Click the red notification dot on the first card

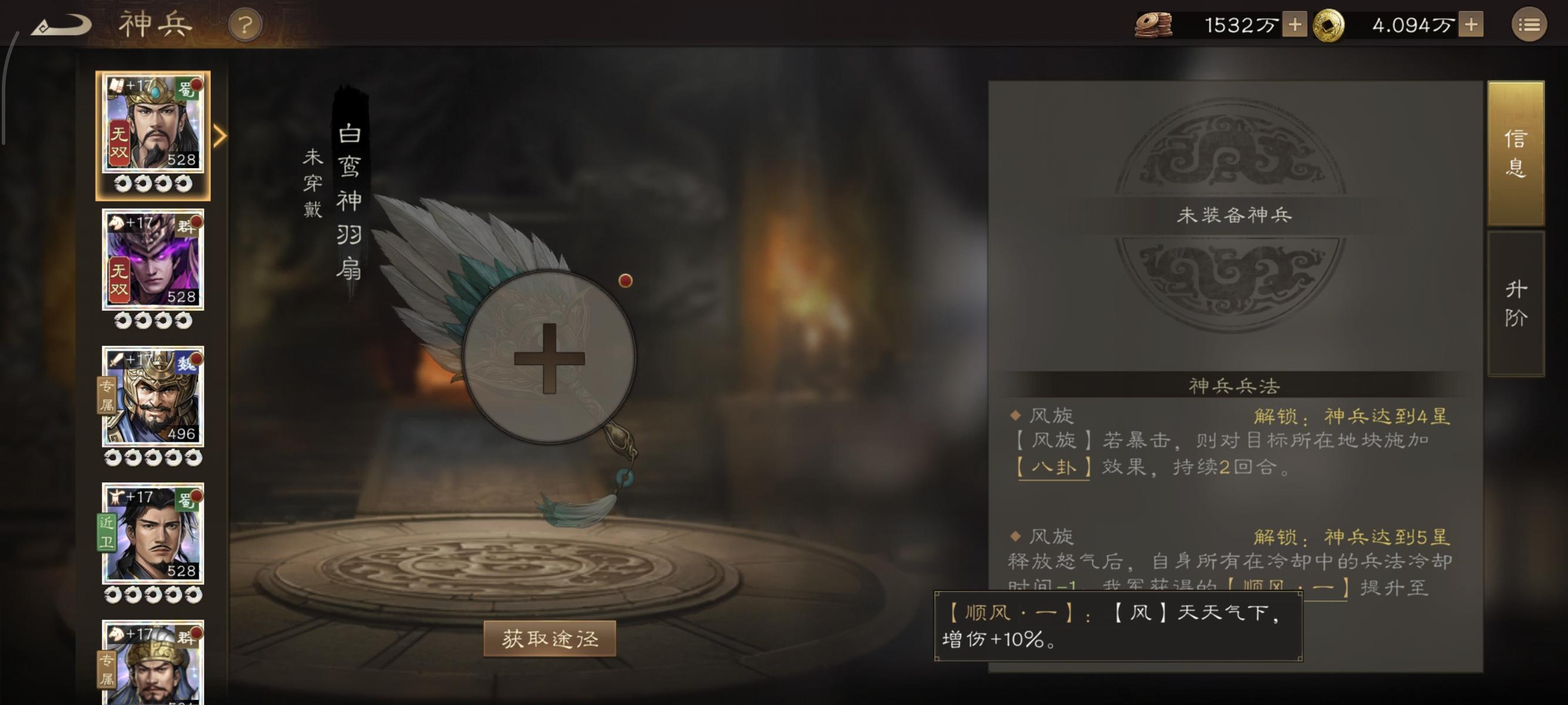[x=196, y=85]
